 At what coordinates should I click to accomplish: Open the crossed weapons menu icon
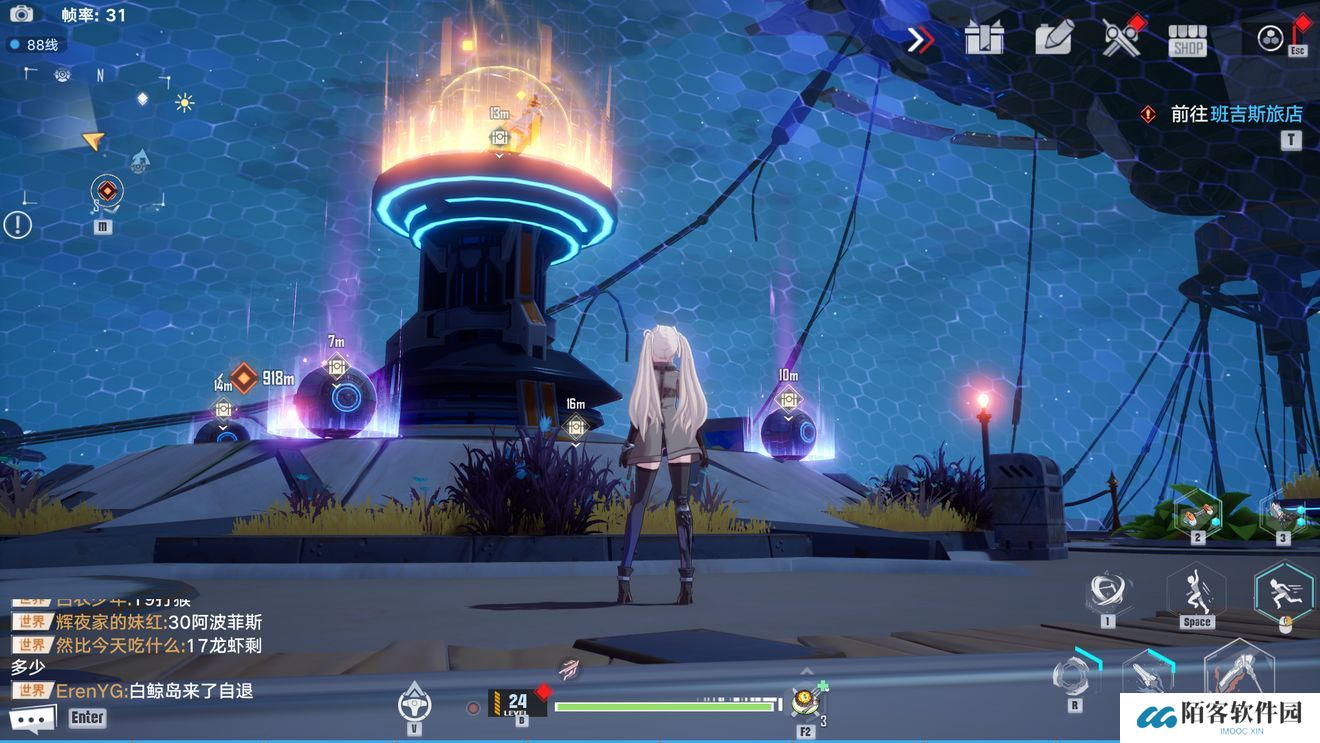click(x=1121, y=38)
